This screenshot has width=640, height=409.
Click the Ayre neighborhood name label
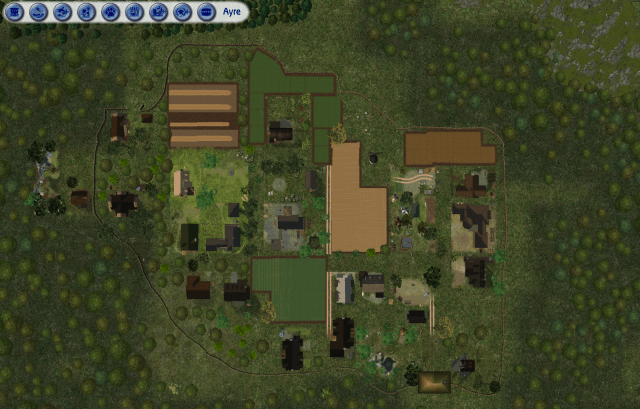[231, 12]
